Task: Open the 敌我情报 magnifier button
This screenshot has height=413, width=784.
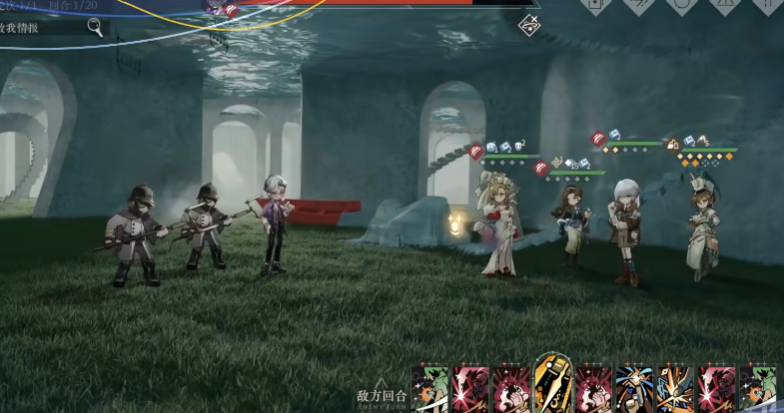Action: [x=95, y=27]
